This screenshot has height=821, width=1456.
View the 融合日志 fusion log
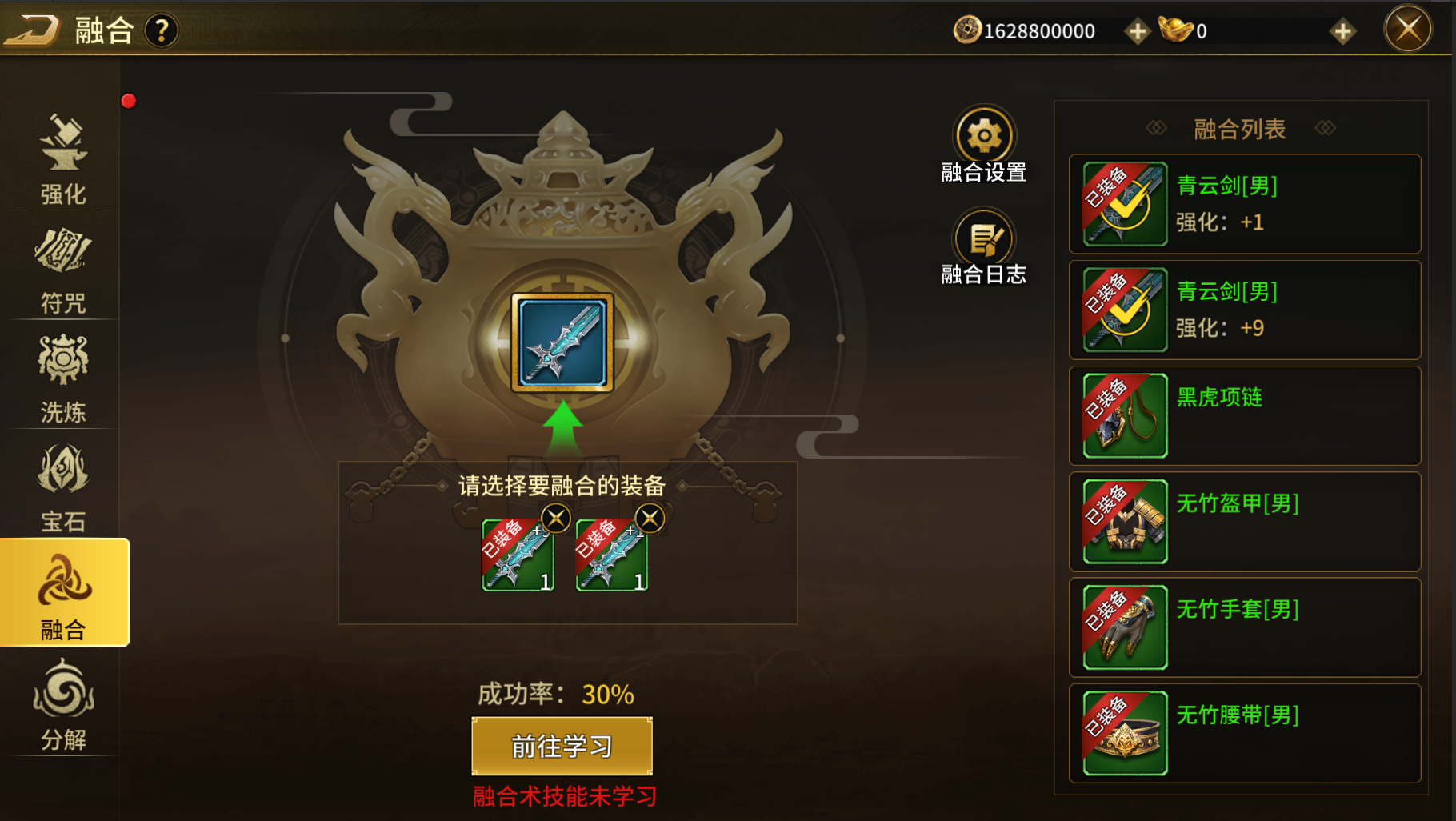[984, 240]
